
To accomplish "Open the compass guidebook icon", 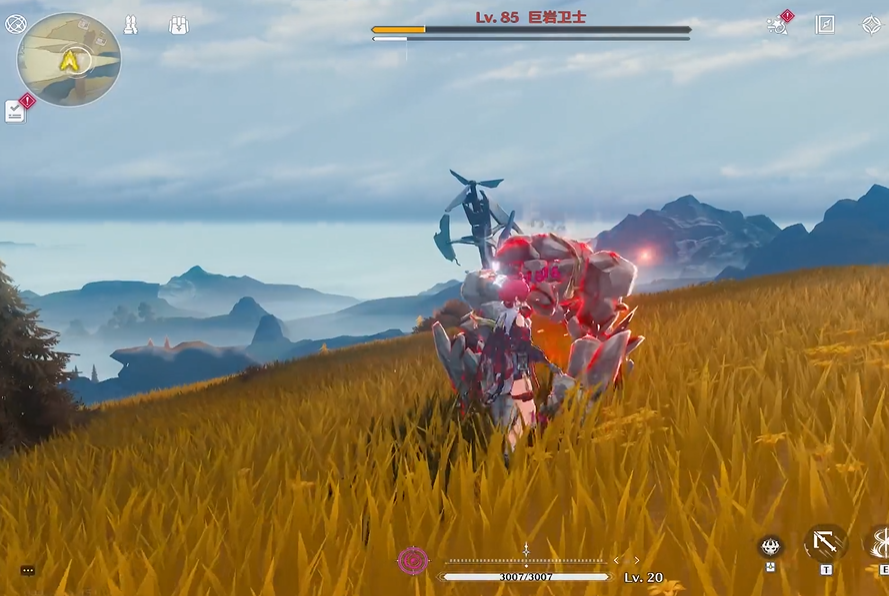I will (x=825, y=25).
